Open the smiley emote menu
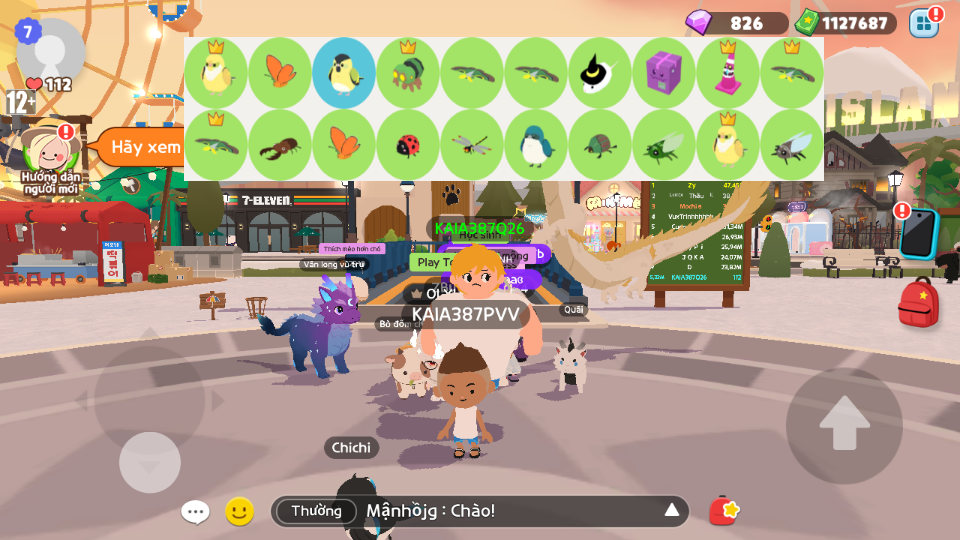 point(239,512)
